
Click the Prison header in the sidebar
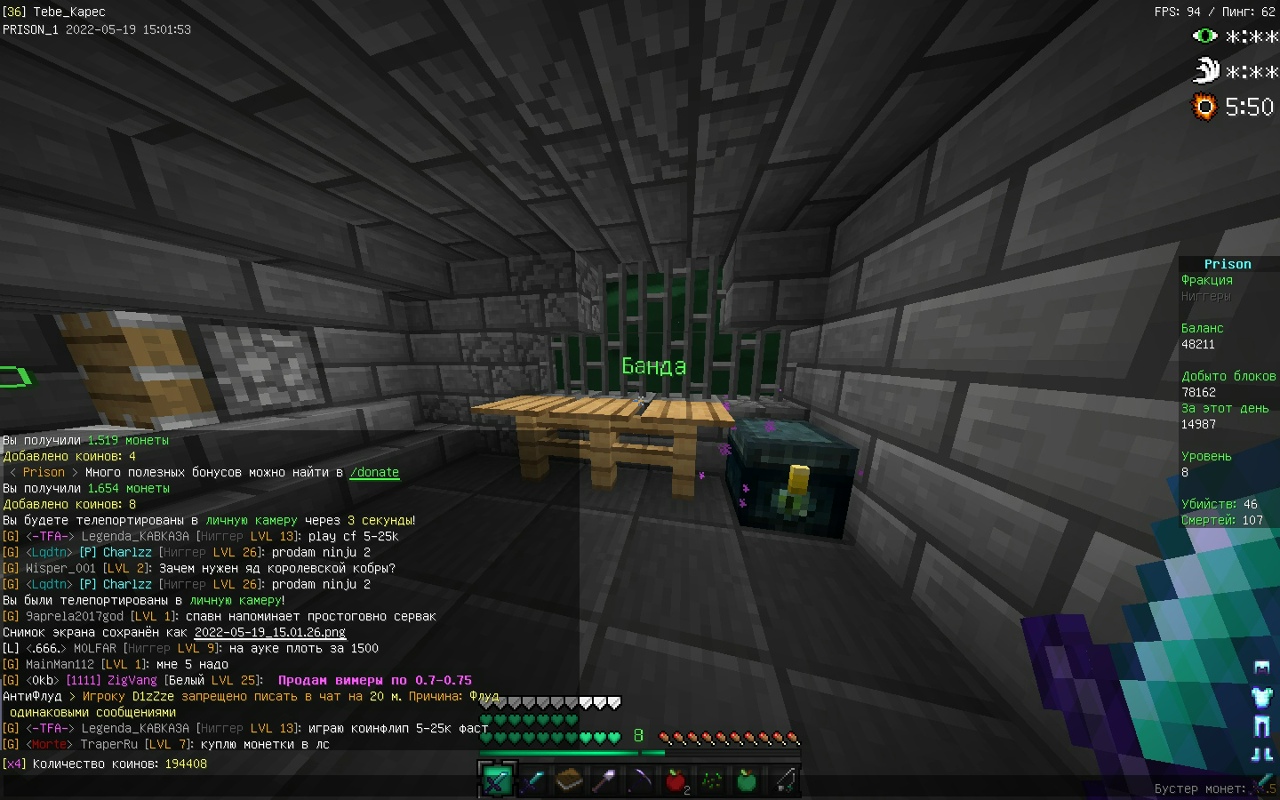(1226, 263)
